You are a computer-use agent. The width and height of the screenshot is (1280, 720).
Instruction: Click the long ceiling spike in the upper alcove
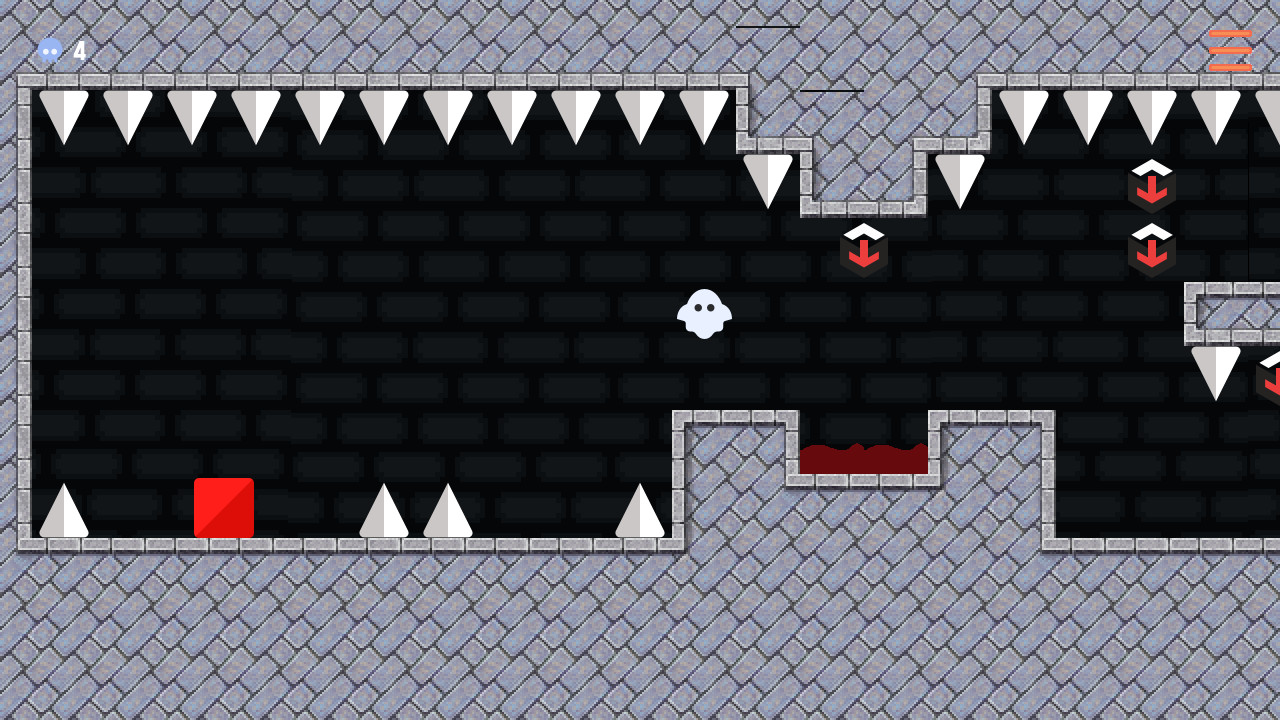point(768,180)
